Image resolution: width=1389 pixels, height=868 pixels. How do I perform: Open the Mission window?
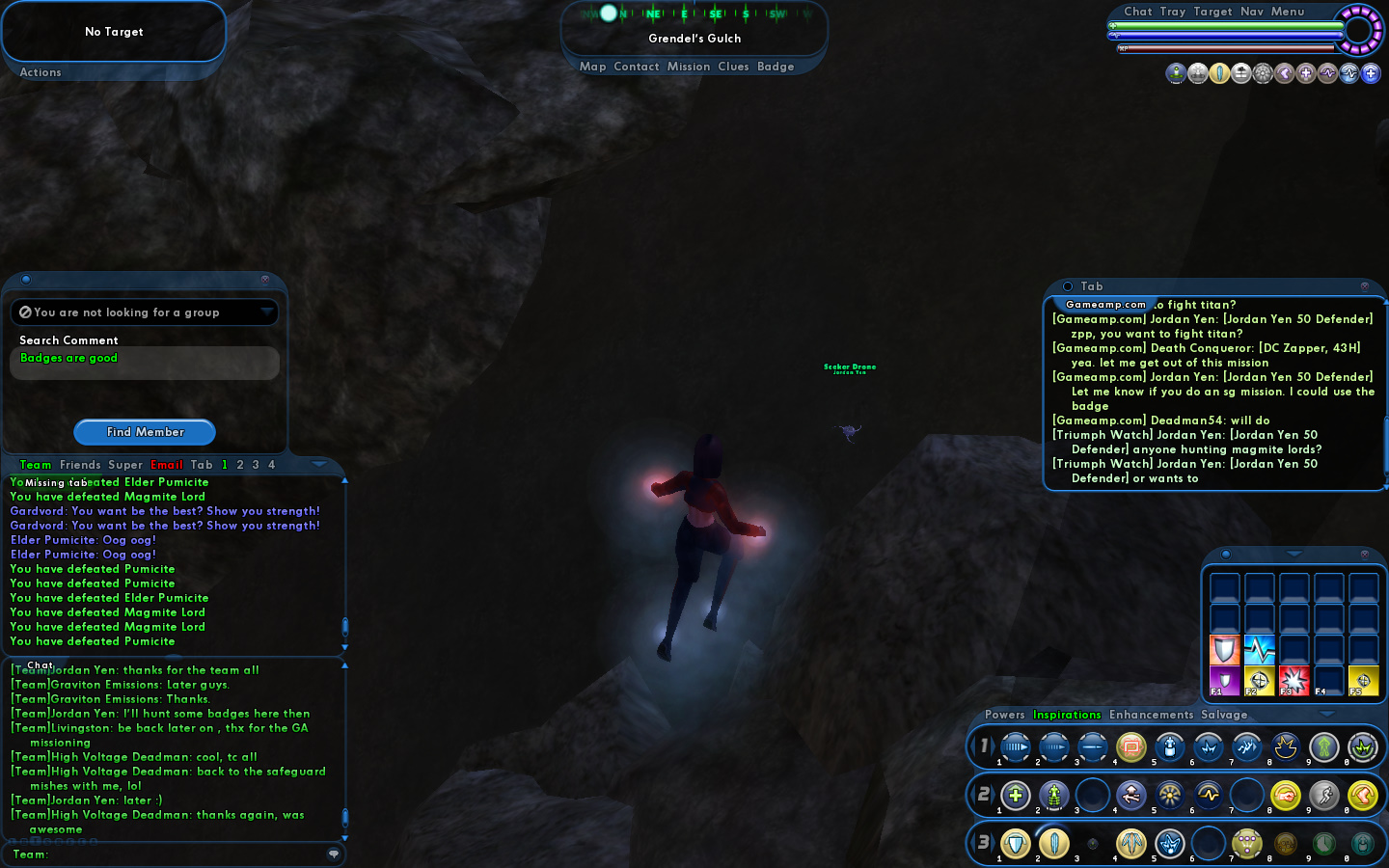pos(688,67)
